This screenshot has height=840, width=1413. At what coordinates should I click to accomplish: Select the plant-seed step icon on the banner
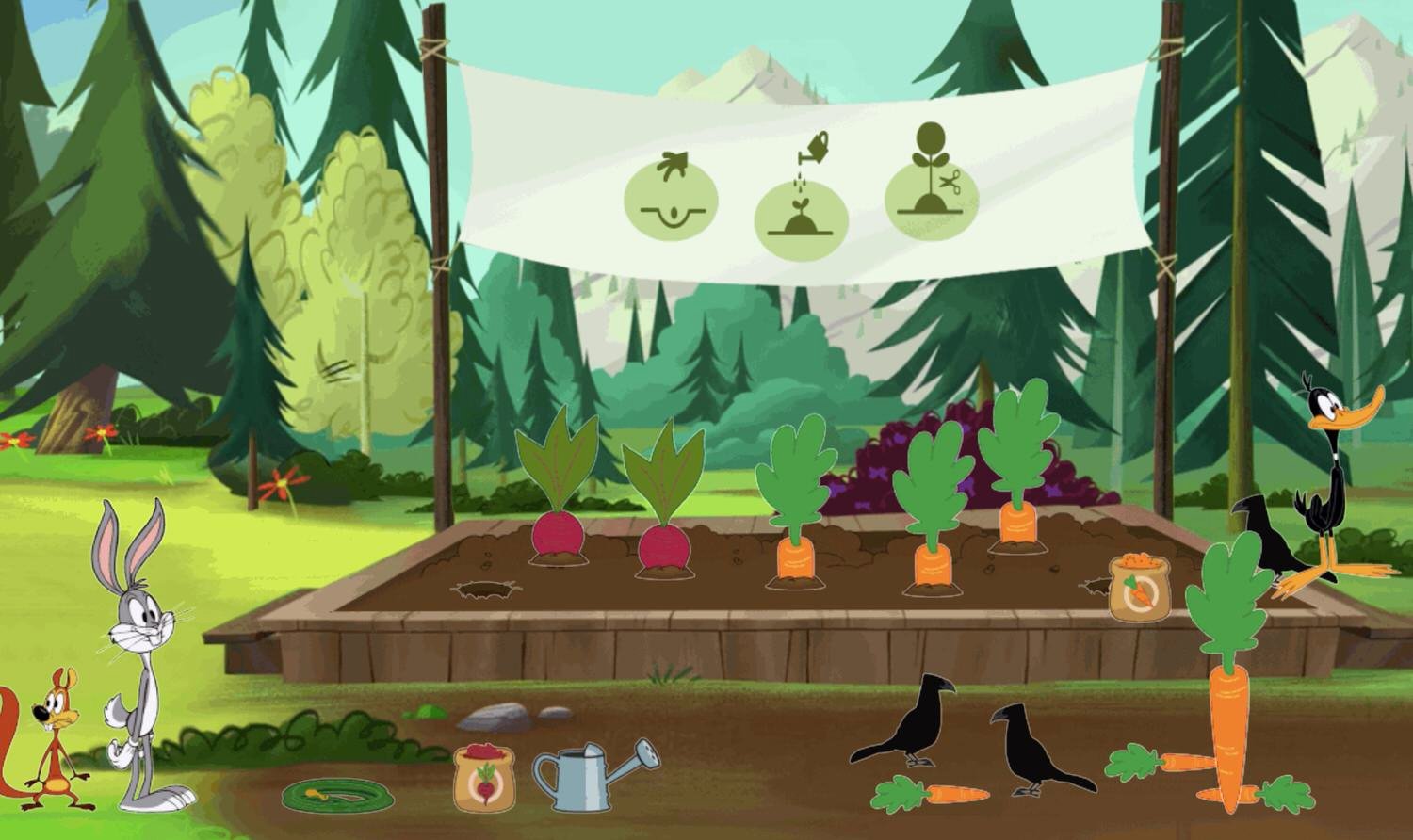coord(672,200)
